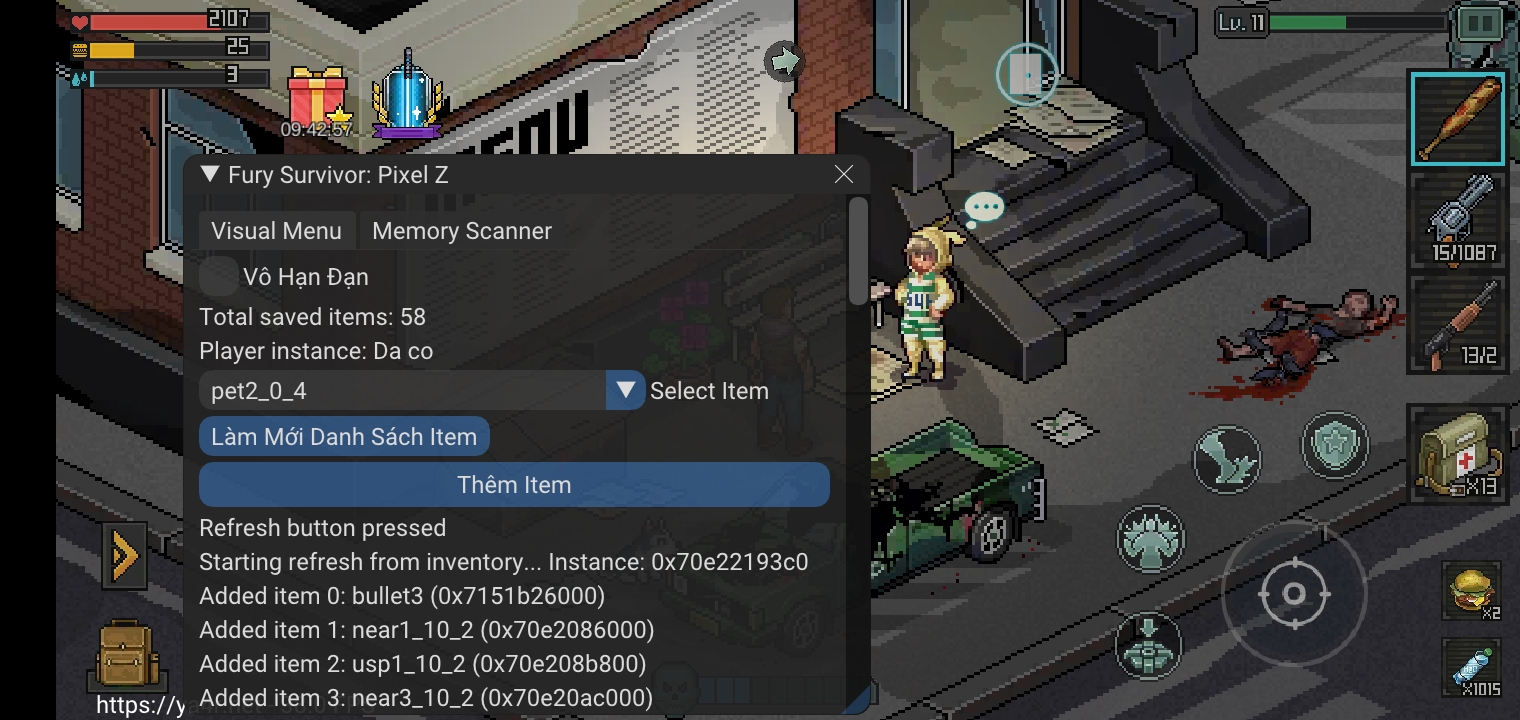Select the baseball bat weapon slot
This screenshot has height=720, width=1520.
(1458, 117)
